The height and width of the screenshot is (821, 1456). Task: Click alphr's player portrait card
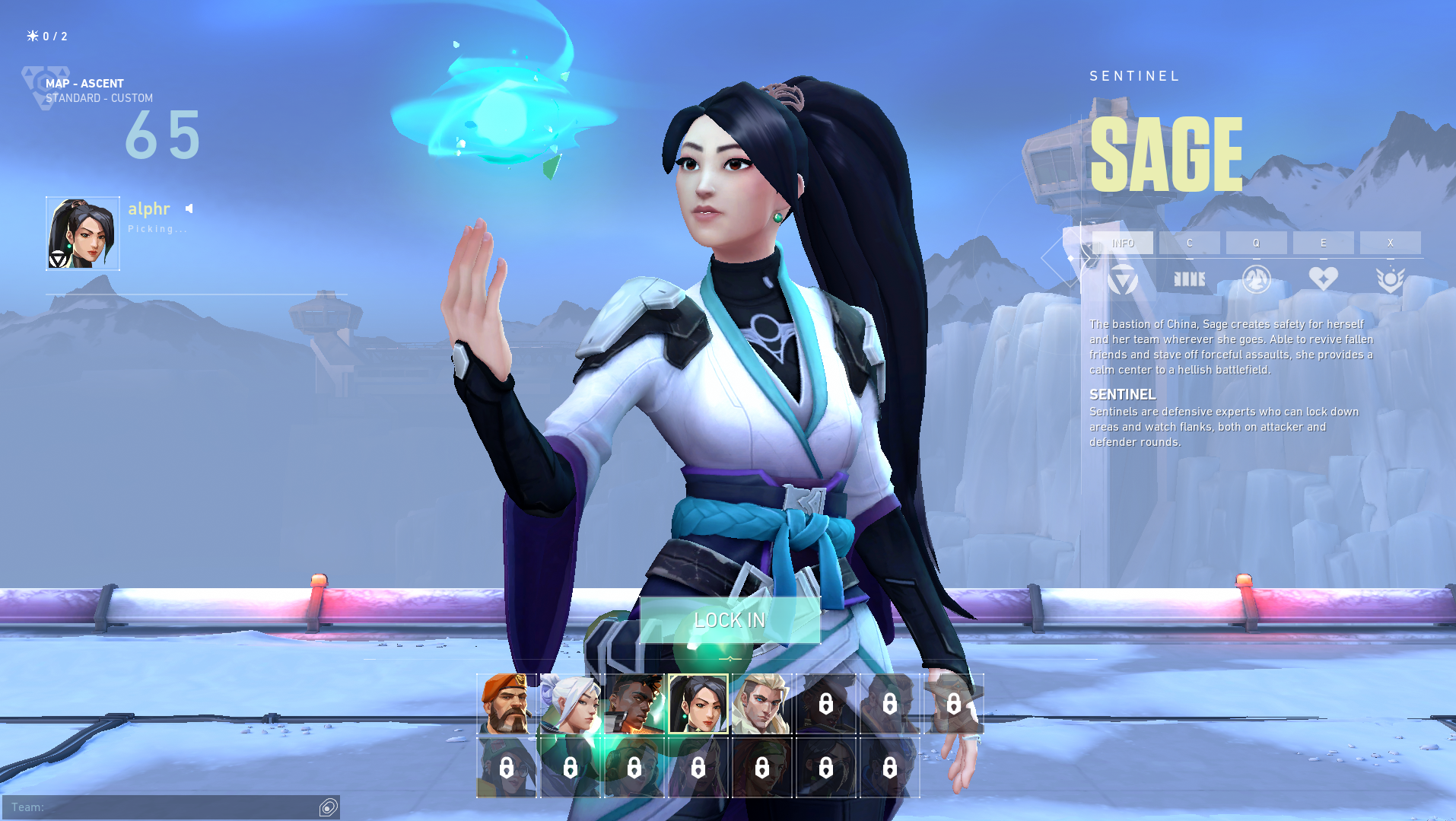point(83,234)
